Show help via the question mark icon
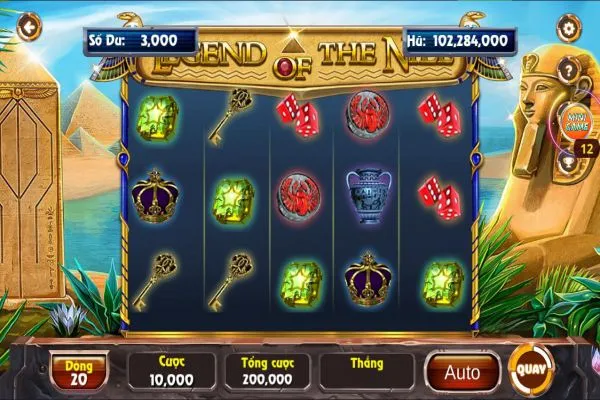600x400 pixels. [567, 70]
